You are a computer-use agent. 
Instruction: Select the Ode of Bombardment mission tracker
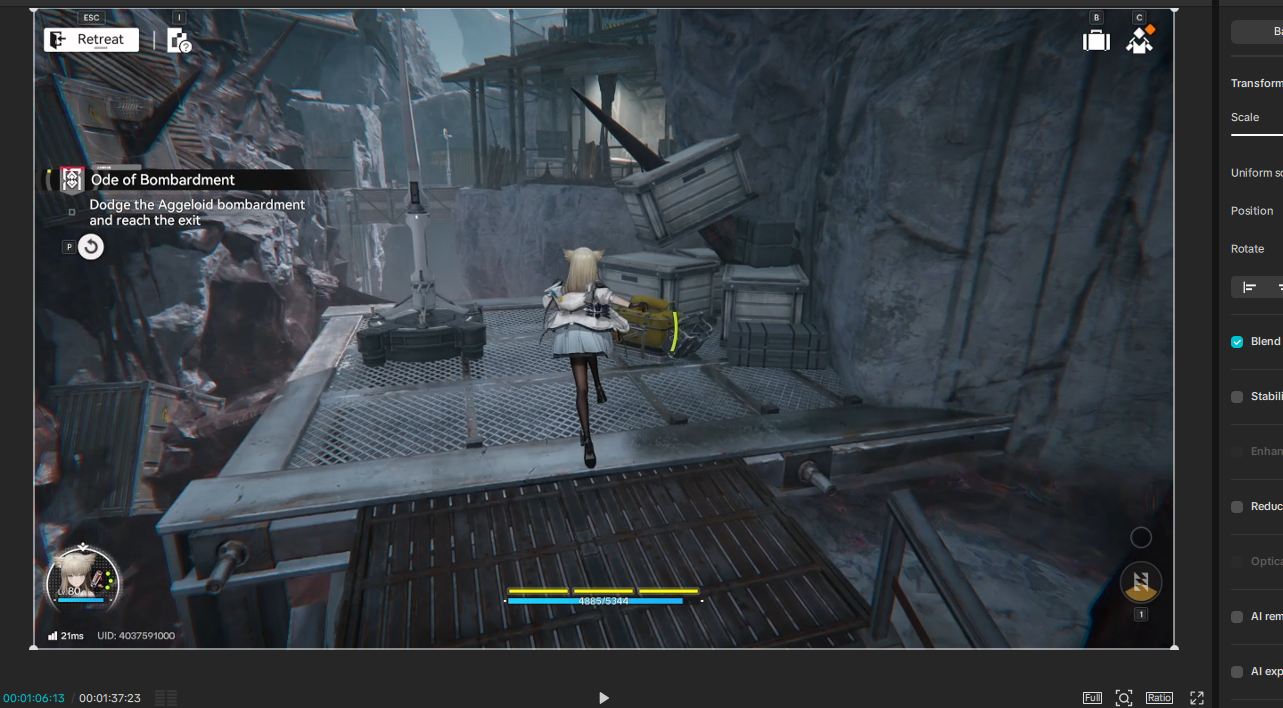click(162, 180)
